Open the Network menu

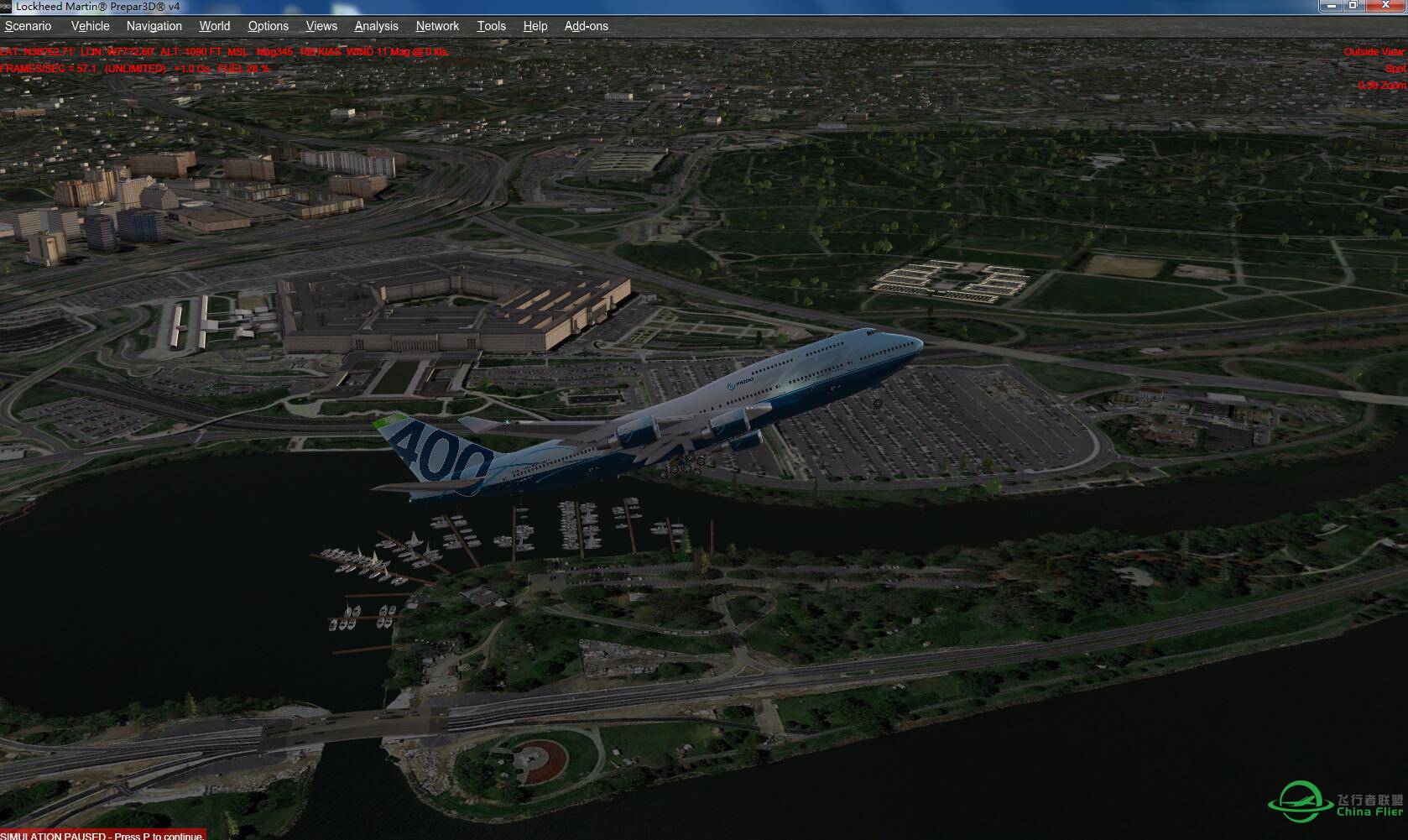click(x=437, y=26)
